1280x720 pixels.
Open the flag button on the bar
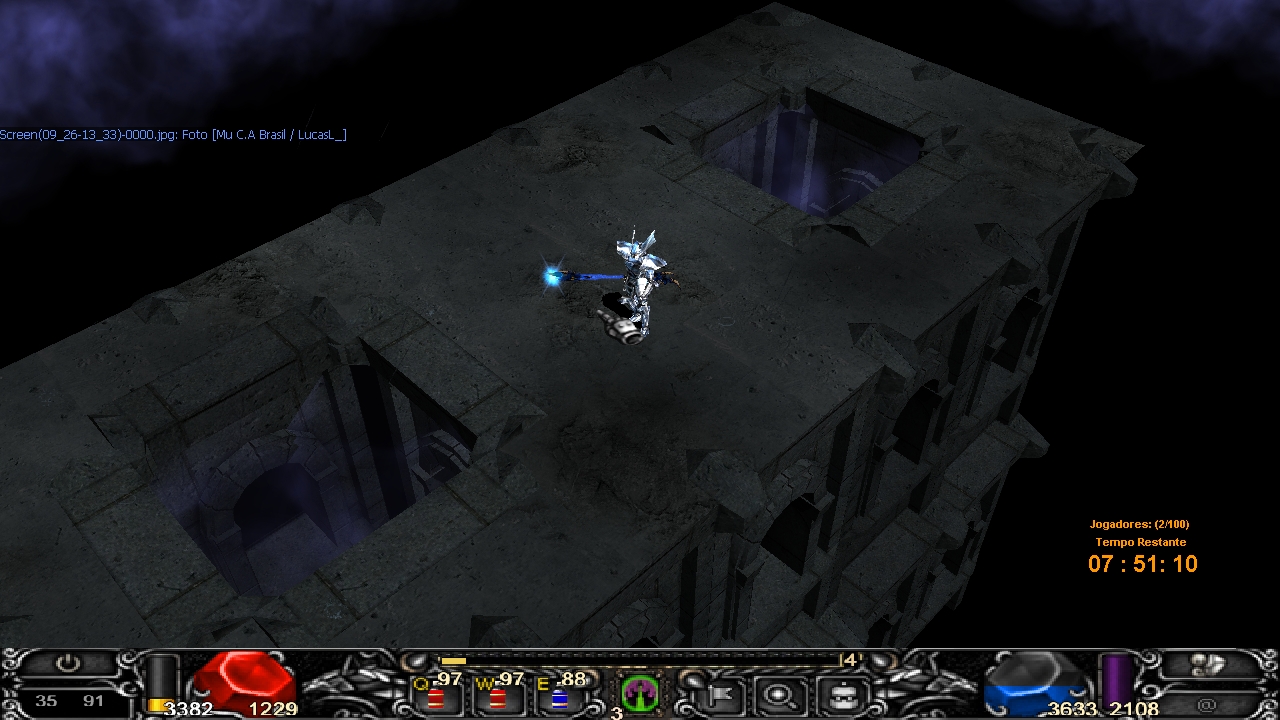tap(722, 693)
